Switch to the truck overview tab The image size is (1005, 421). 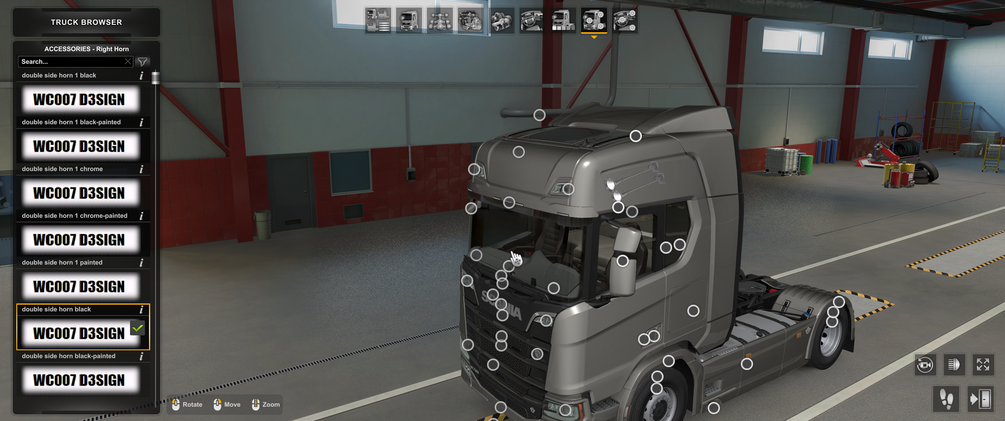[378, 20]
